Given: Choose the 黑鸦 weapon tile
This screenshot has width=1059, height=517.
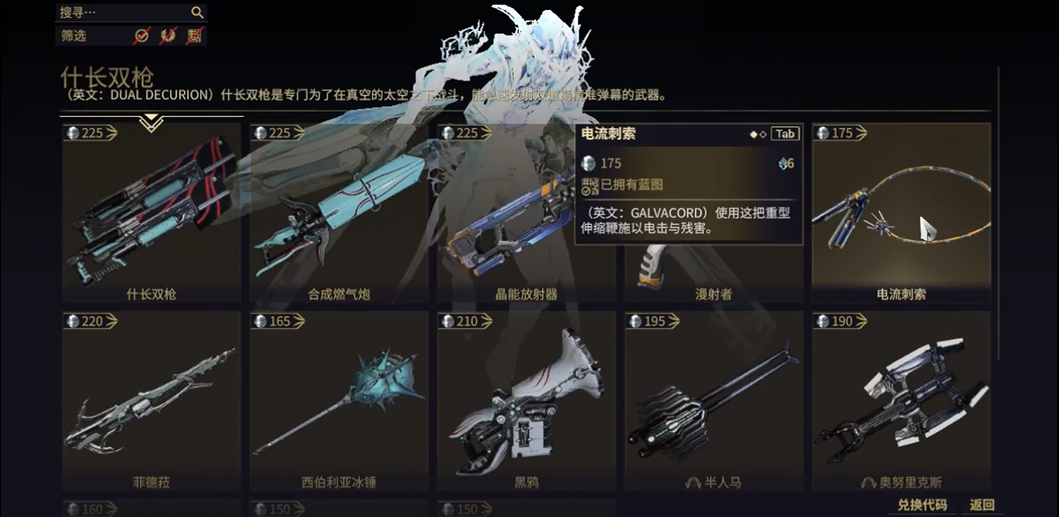Looking at the screenshot, I should pyautogui.click(x=526, y=402).
